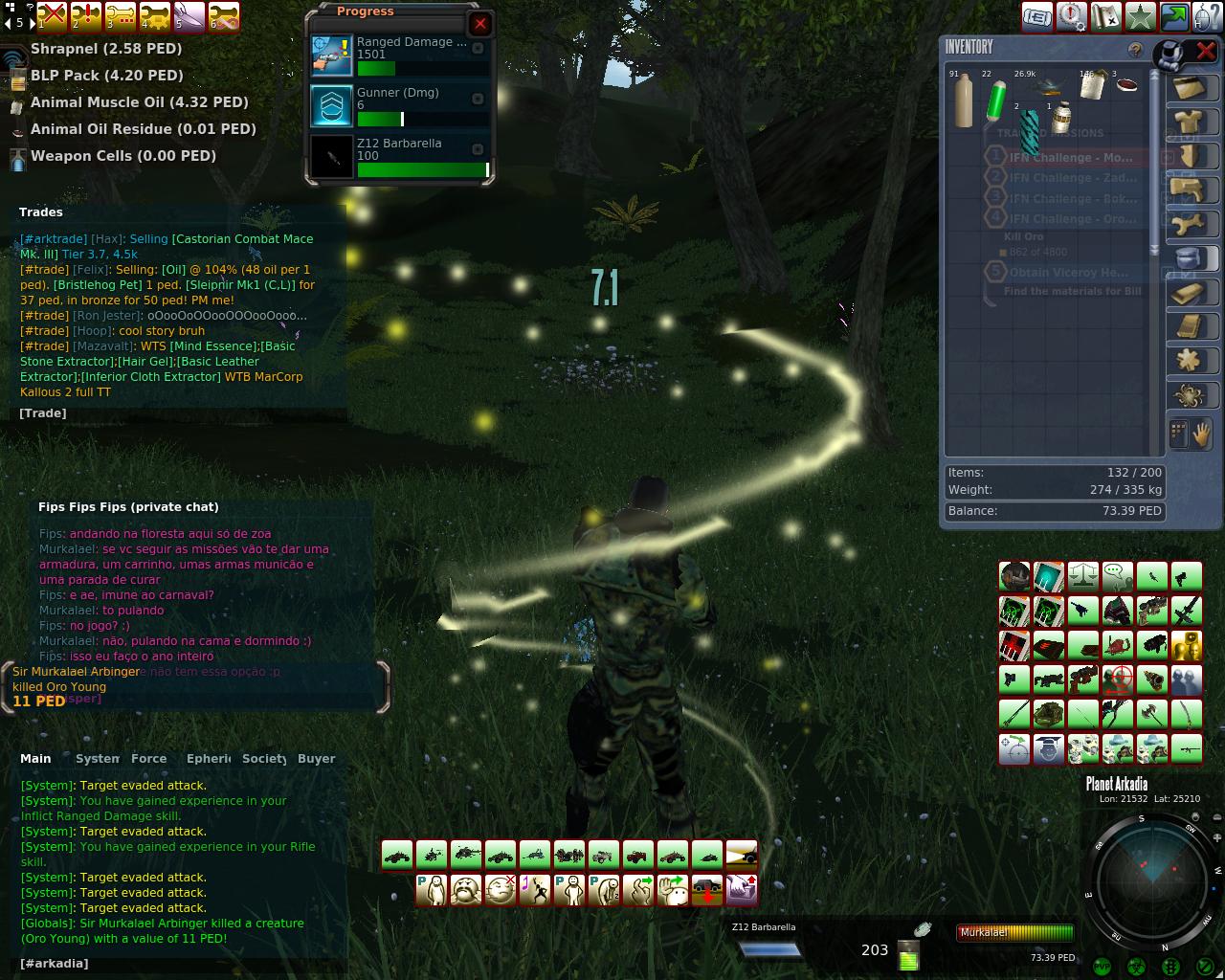Switch to the Society chat tab
The image size is (1225, 980).
pyautogui.click(x=264, y=759)
